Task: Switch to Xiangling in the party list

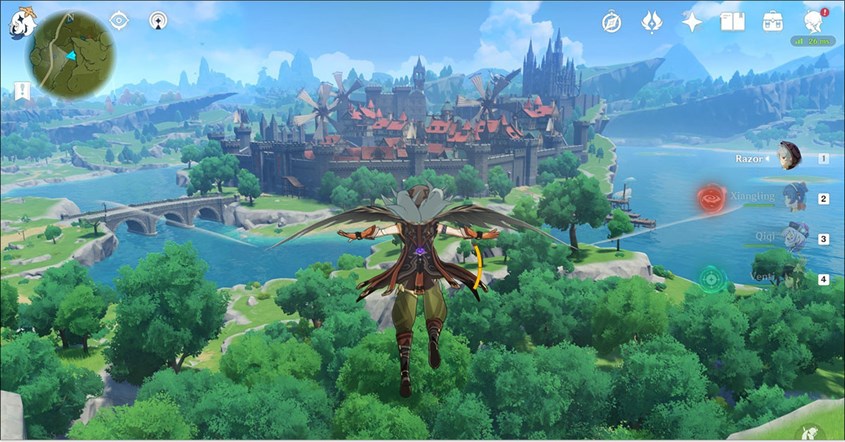Action: pos(794,197)
